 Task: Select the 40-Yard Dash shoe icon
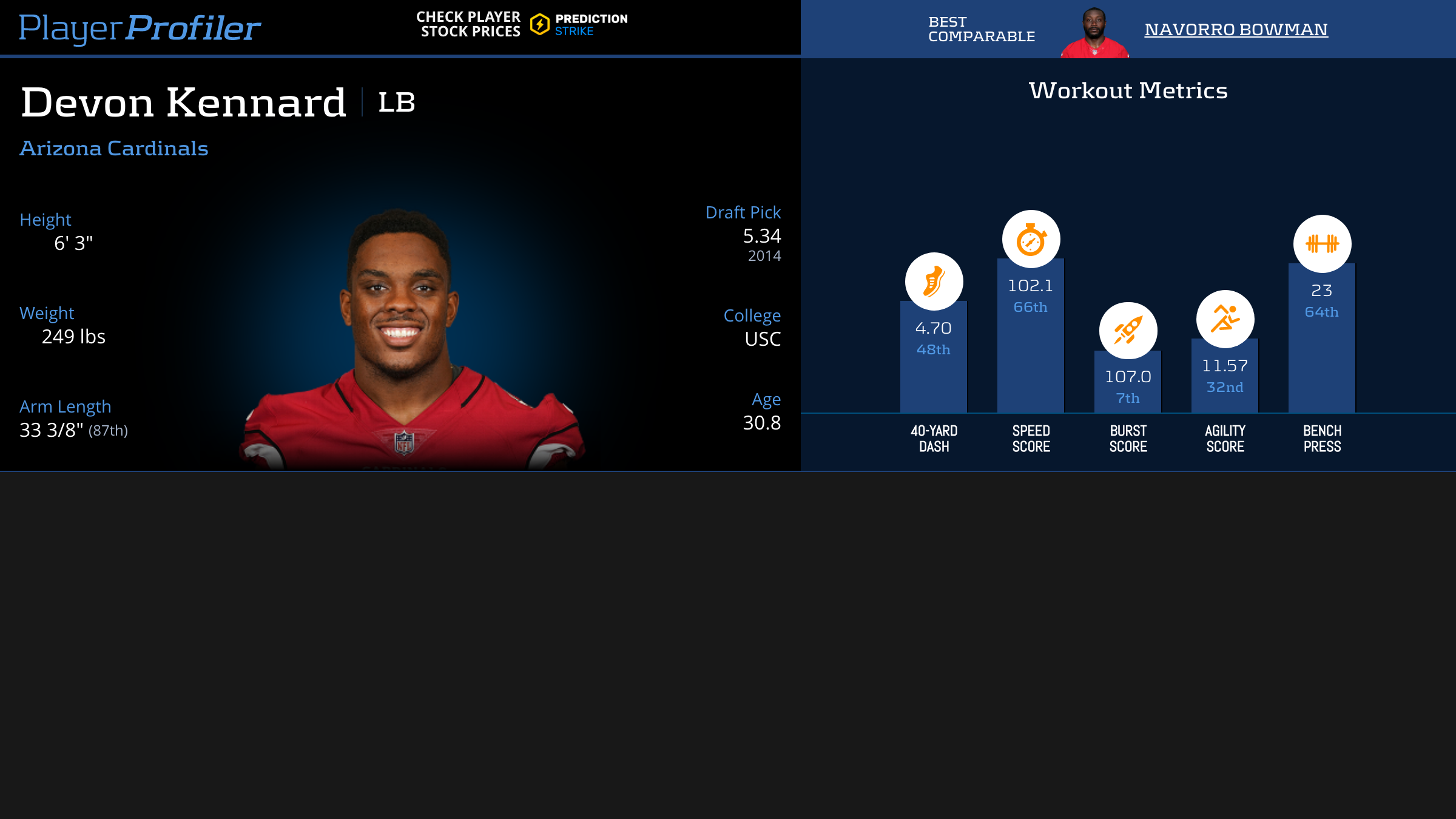(934, 281)
